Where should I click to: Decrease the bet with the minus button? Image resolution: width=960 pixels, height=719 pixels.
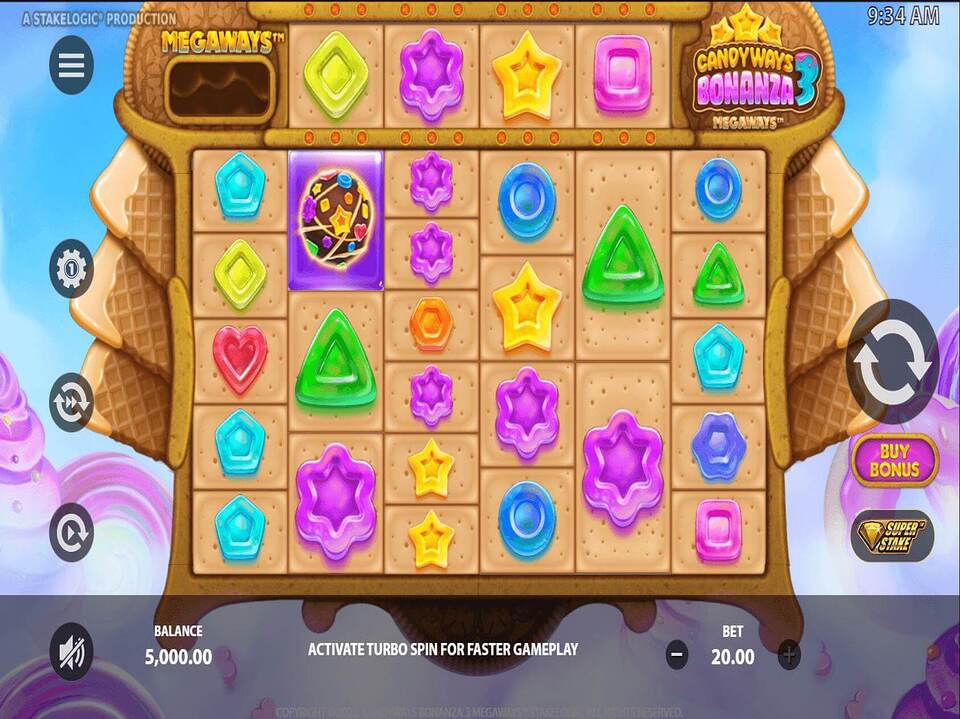tap(677, 655)
